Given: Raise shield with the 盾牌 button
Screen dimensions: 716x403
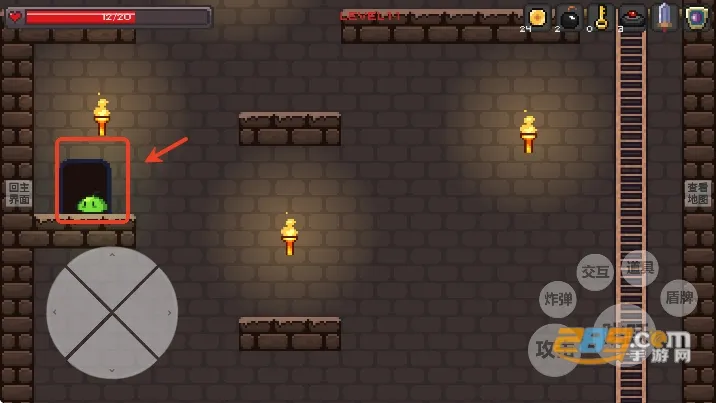Looking at the screenshot, I should pyautogui.click(x=679, y=298).
